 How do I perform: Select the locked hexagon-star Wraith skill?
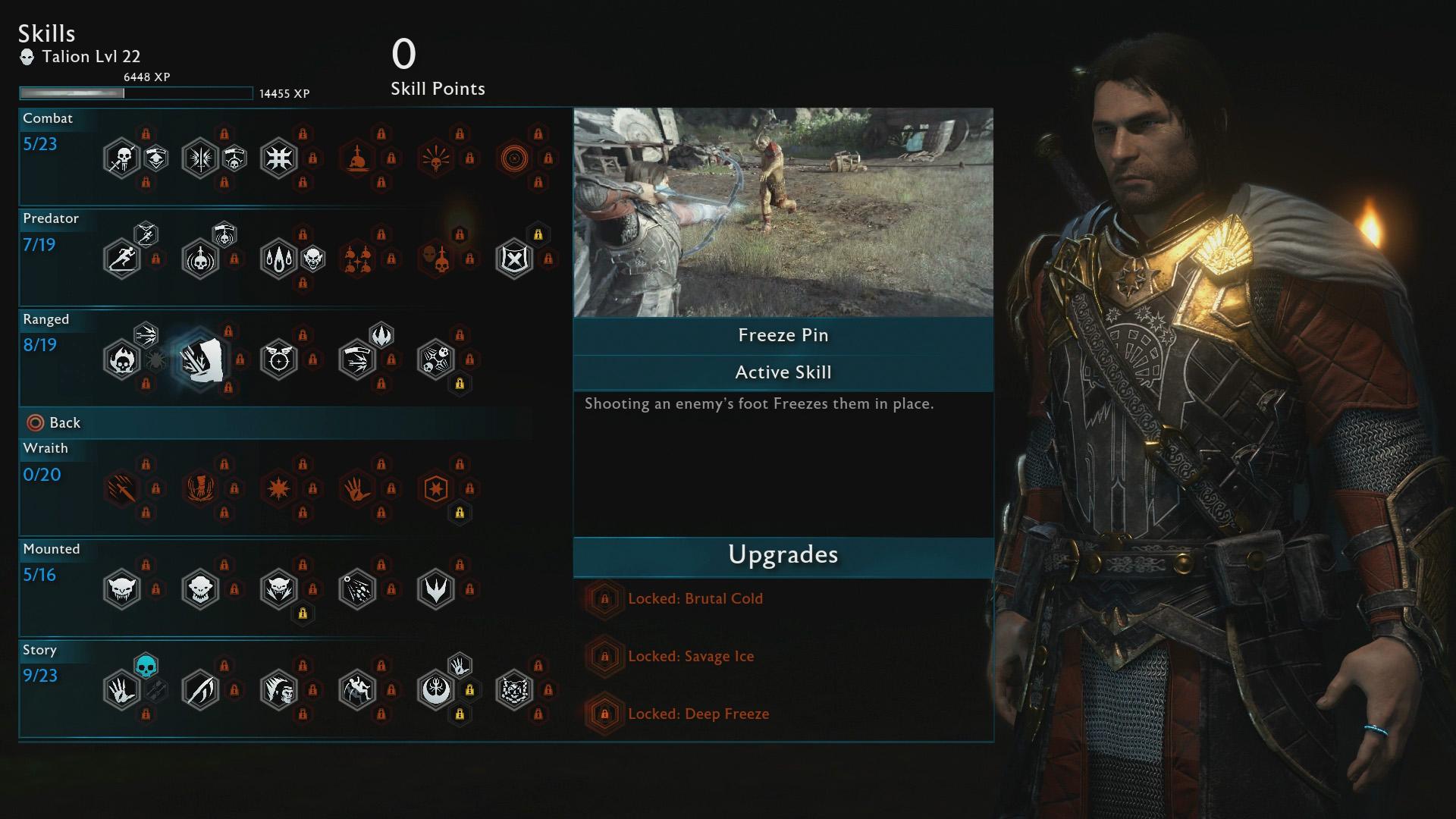(435, 489)
